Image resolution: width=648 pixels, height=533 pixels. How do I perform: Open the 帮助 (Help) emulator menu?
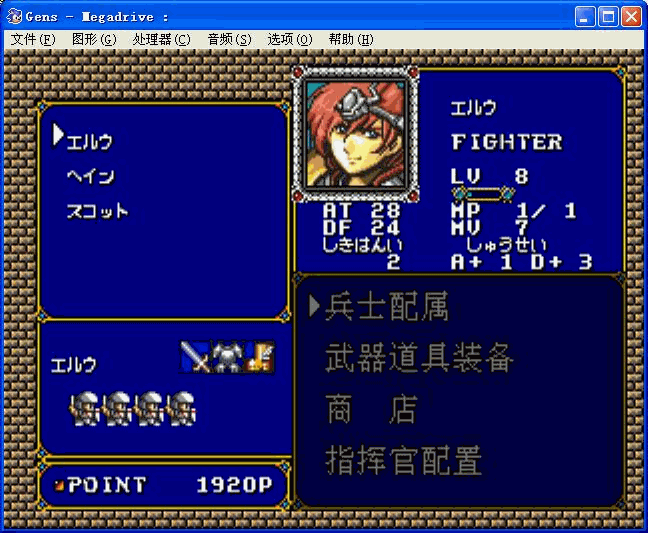tap(351, 39)
